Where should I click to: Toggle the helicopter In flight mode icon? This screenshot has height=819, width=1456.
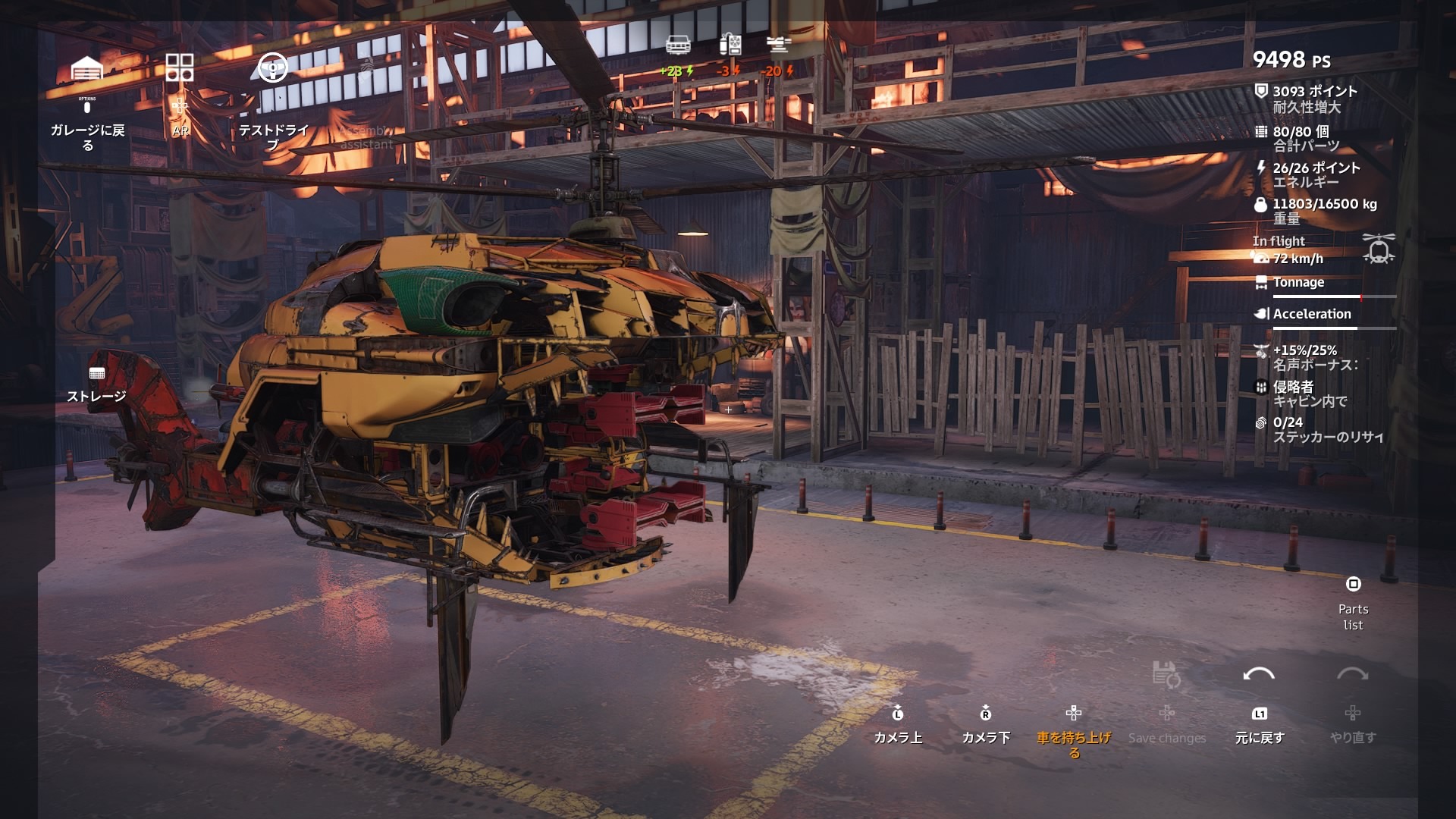coord(1378,249)
